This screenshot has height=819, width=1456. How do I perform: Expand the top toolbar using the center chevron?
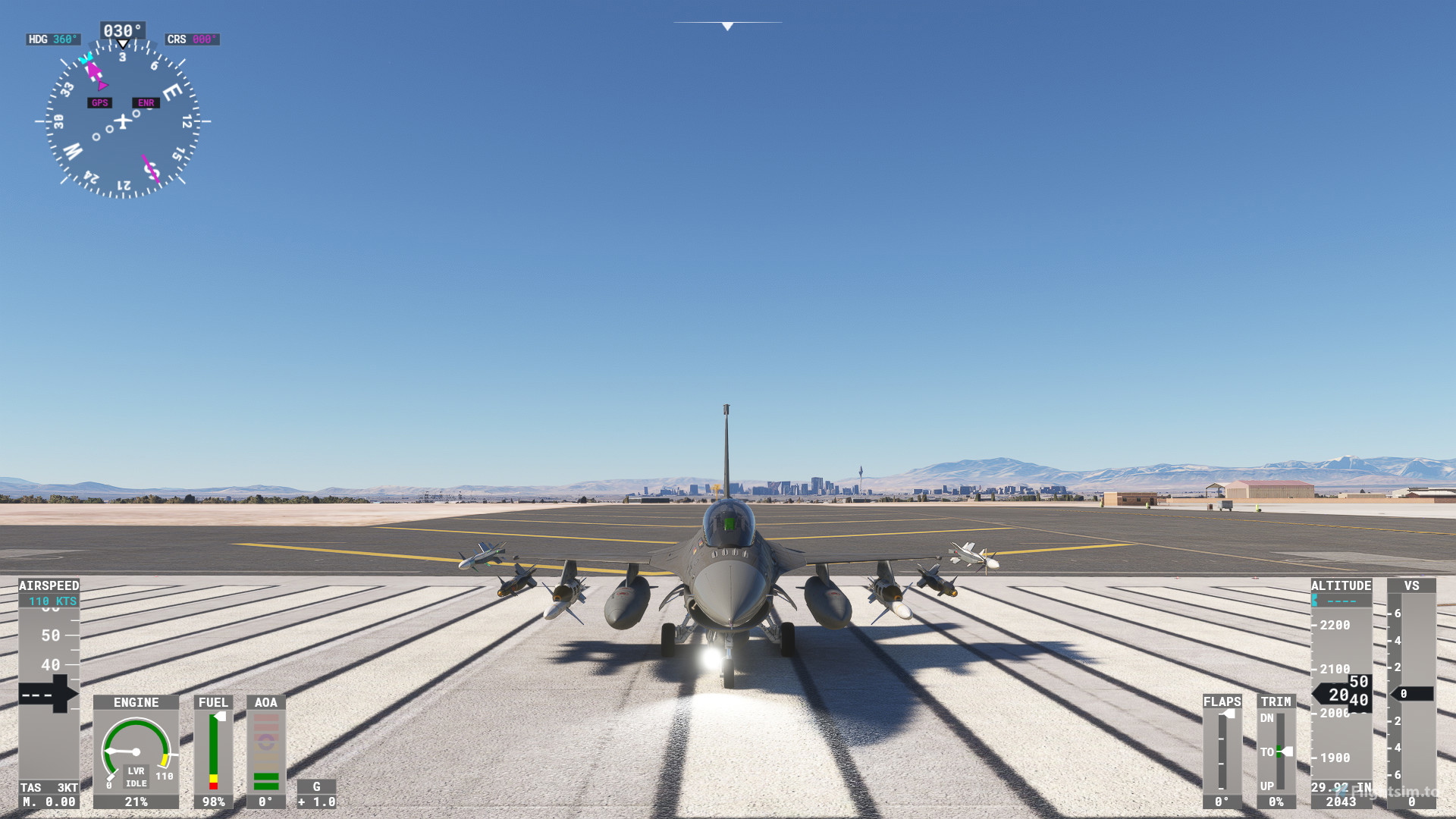click(x=726, y=25)
